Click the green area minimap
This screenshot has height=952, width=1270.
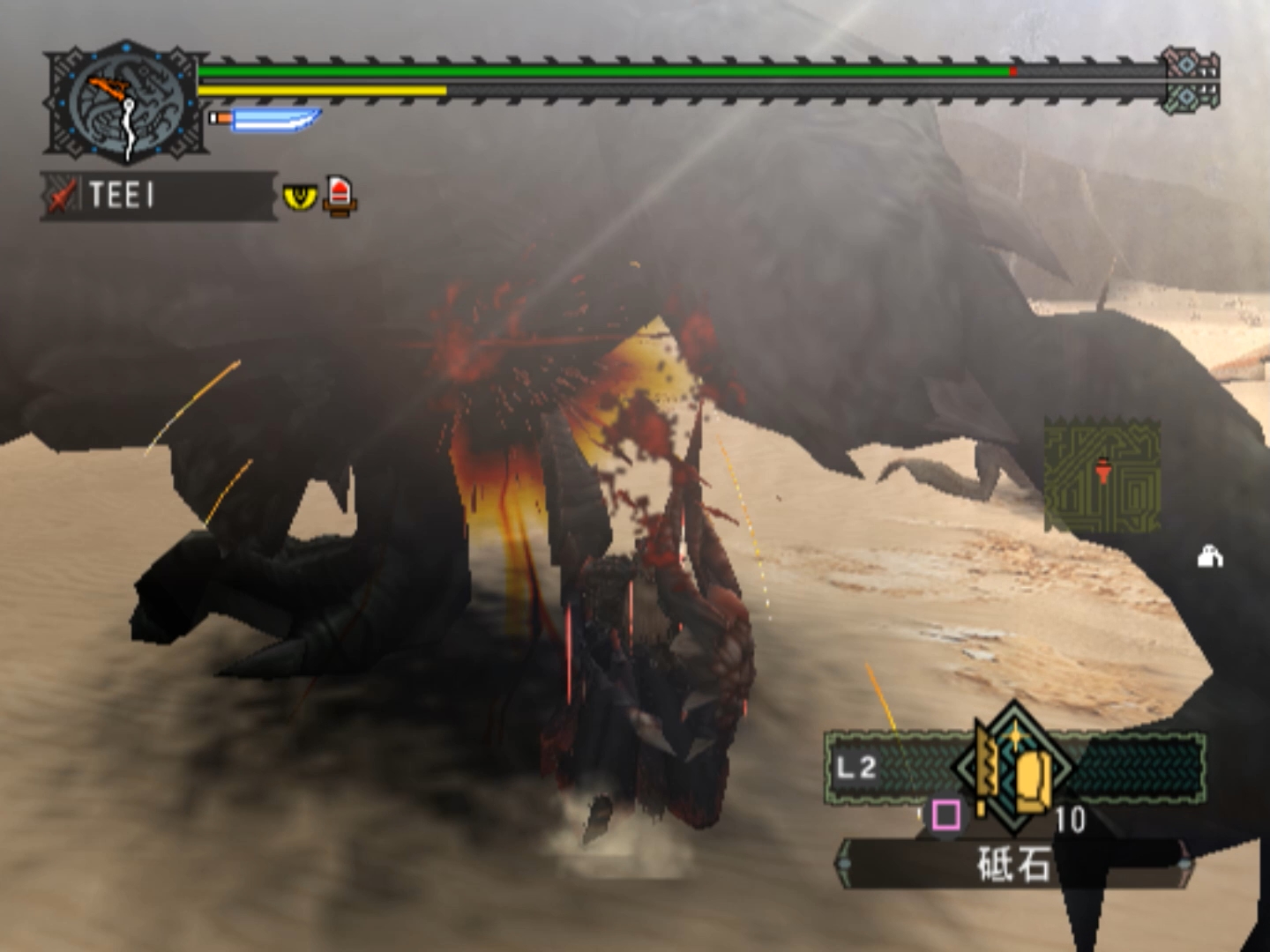(x=1102, y=477)
